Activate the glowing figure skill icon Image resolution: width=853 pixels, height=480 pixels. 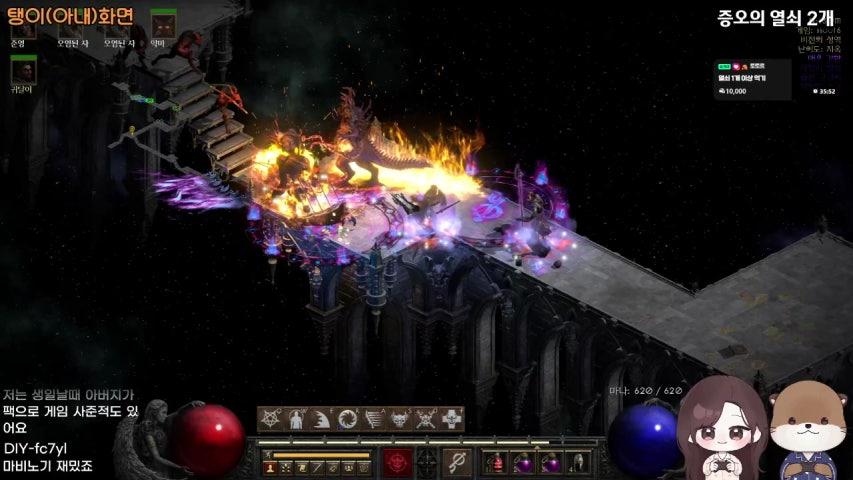(297, 419)
